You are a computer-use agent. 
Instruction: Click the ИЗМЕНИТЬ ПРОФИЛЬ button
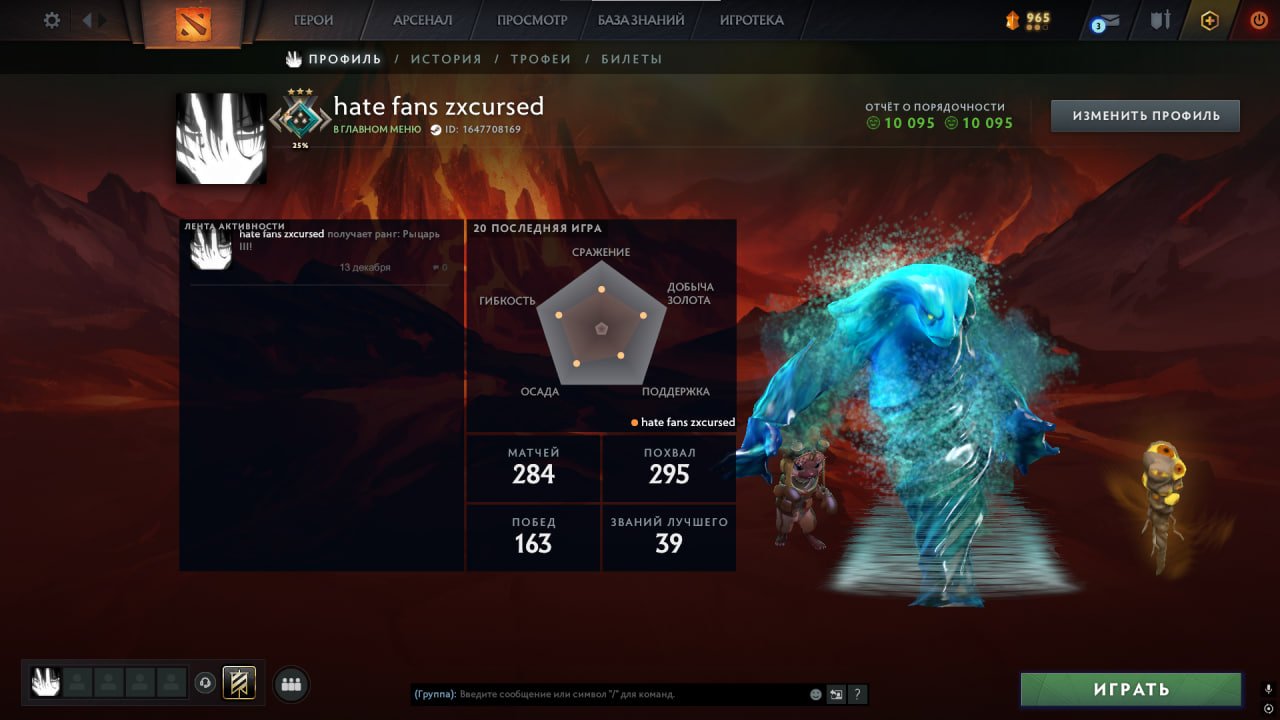coord(1144,115)
